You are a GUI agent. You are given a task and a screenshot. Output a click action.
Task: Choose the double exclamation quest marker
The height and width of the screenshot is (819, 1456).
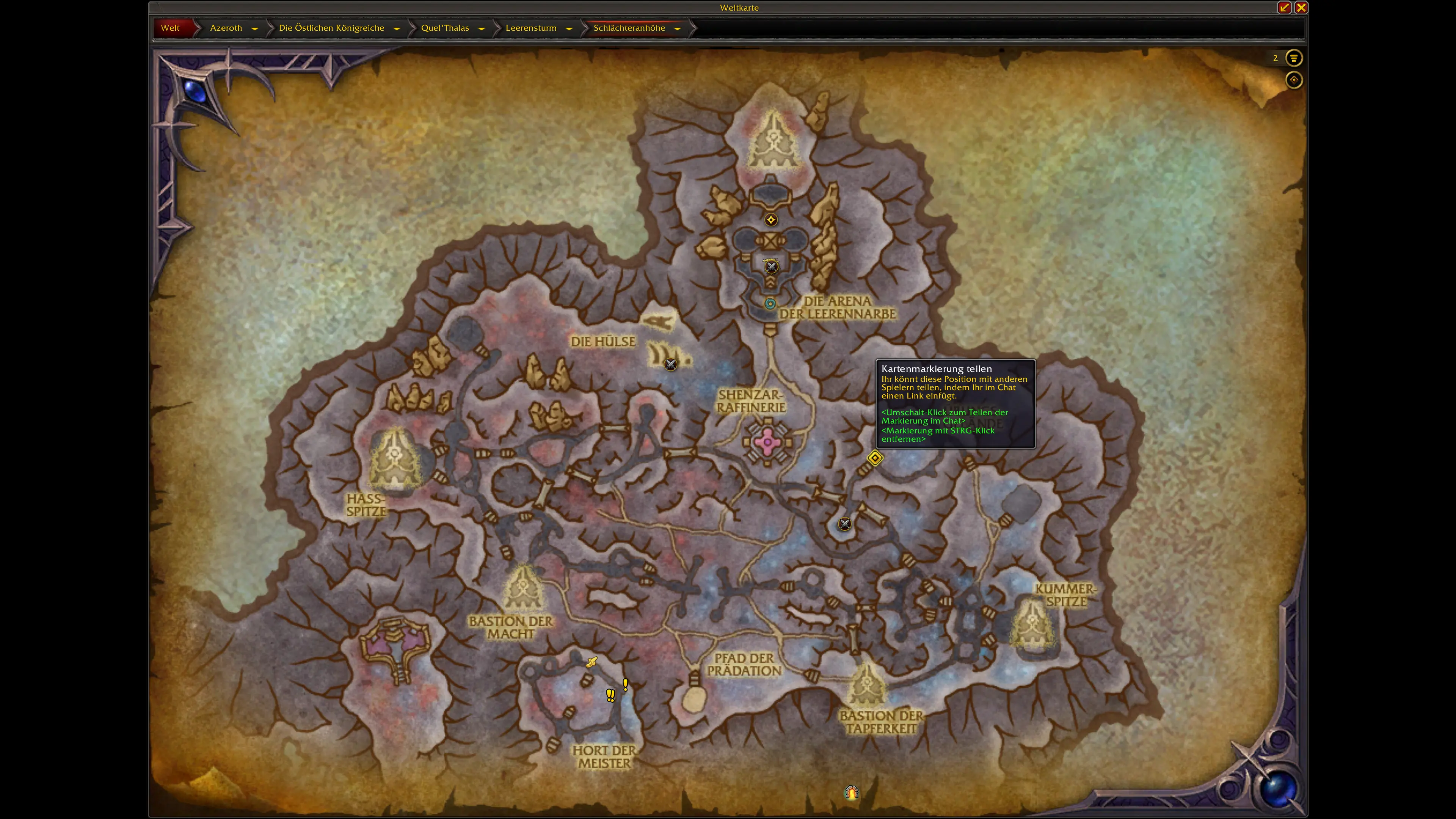[610, 695]
